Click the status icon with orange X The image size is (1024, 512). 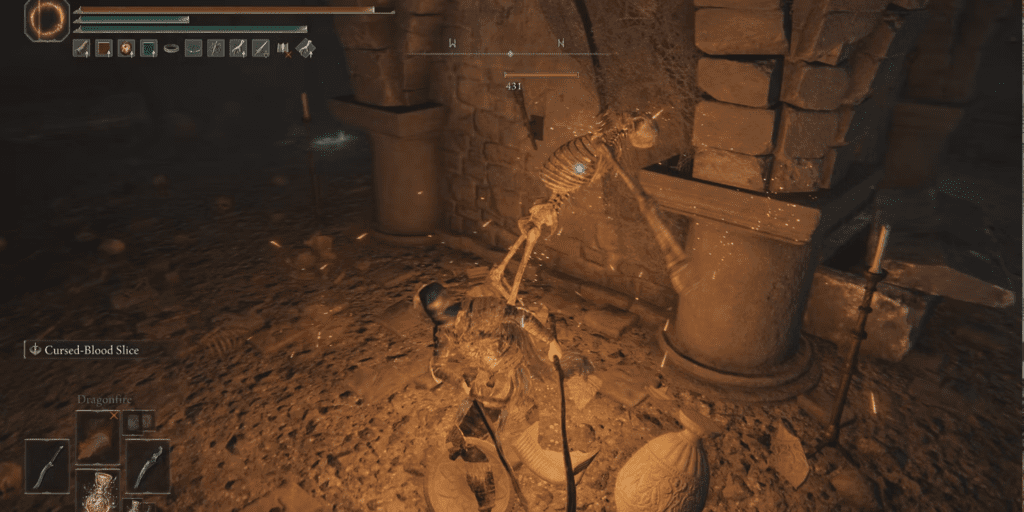pos(283,47)
